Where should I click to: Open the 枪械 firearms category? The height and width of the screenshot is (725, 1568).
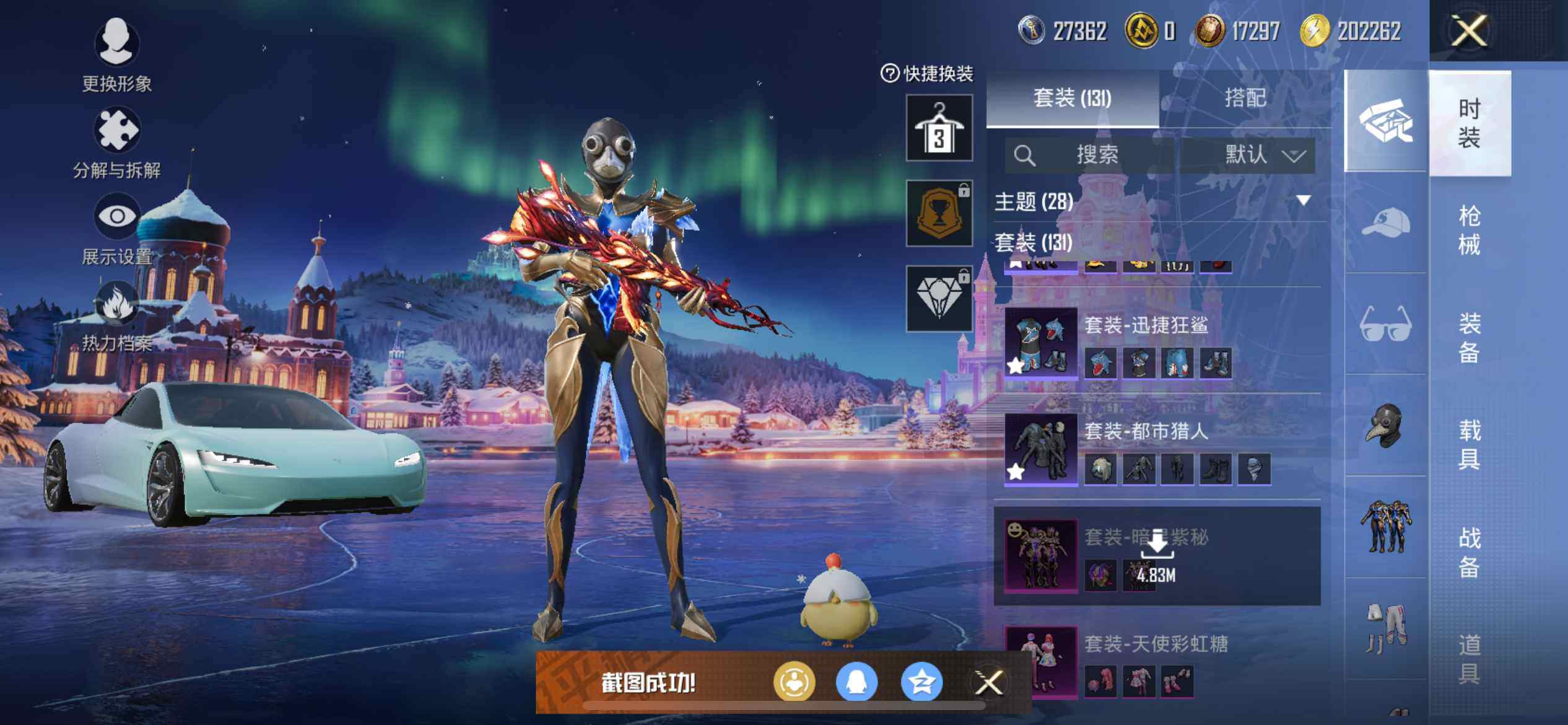1469,231
